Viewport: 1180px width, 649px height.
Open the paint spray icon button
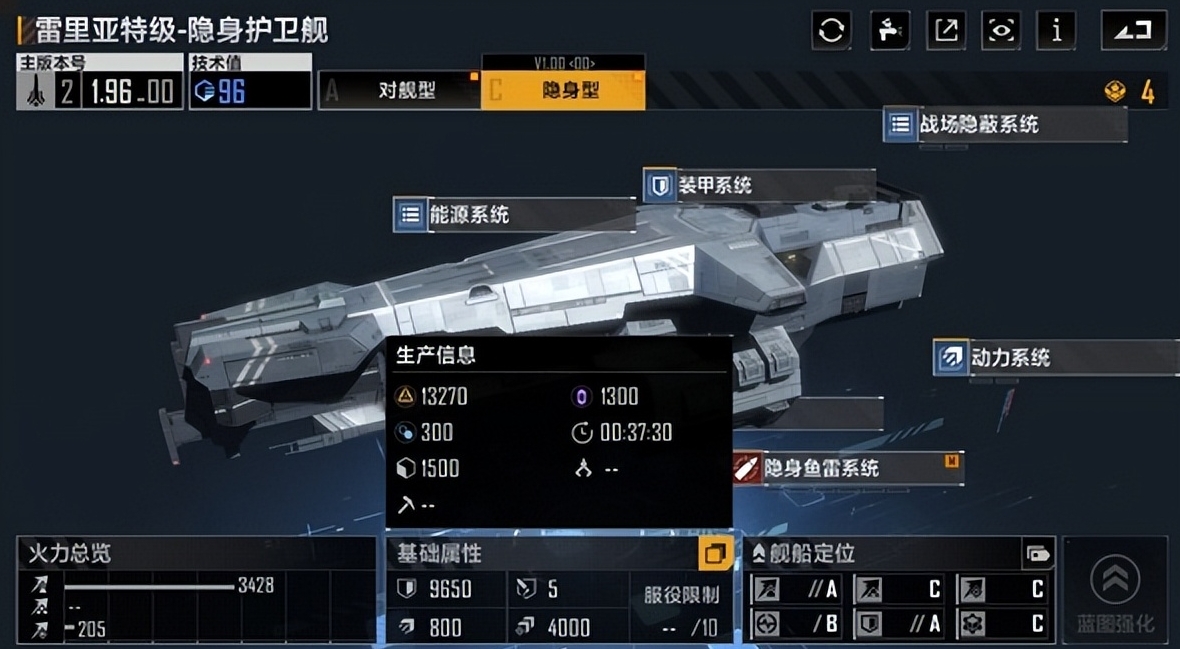[889, 30]
